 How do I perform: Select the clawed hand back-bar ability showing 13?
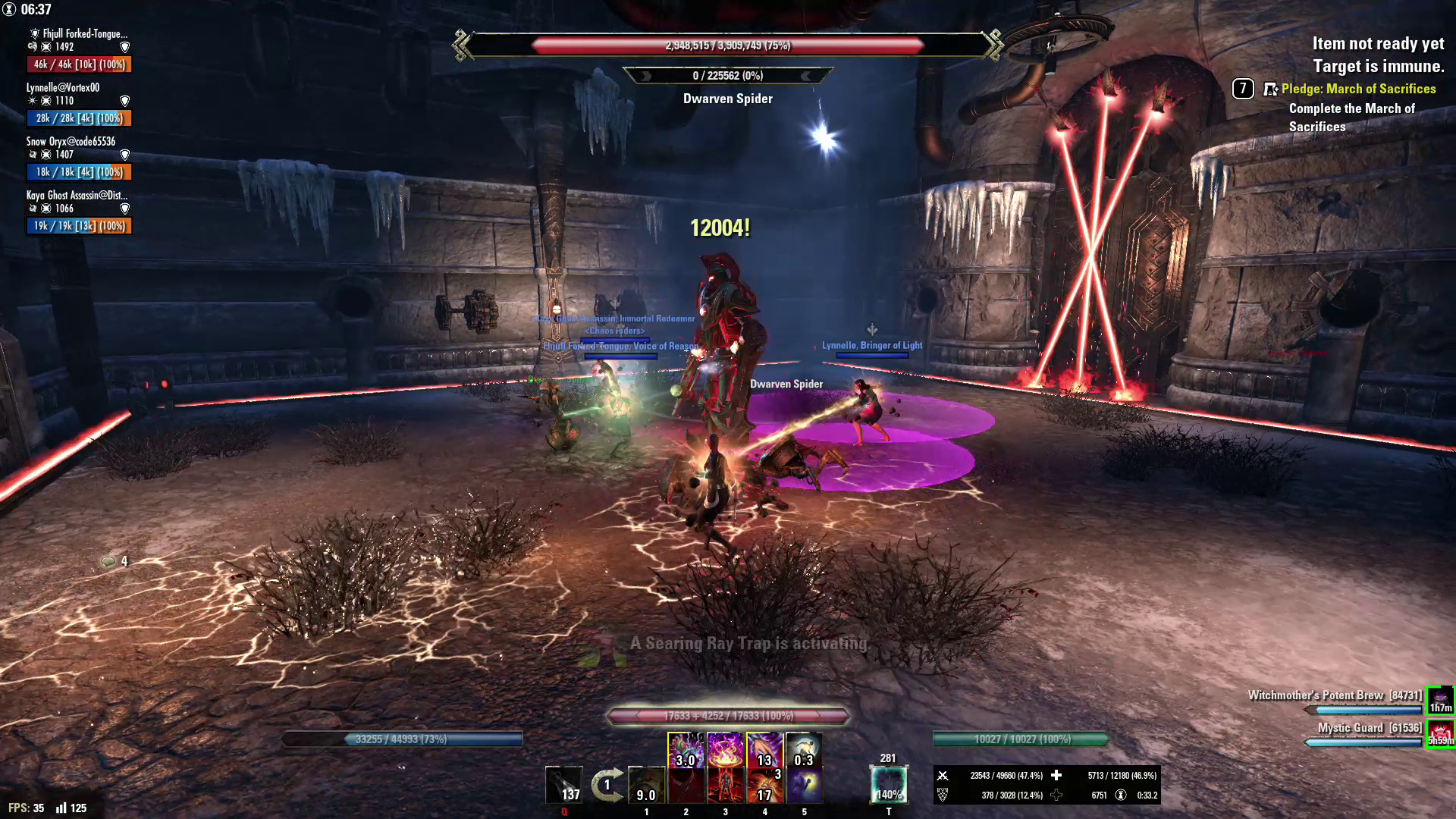(x=764, y=750)
